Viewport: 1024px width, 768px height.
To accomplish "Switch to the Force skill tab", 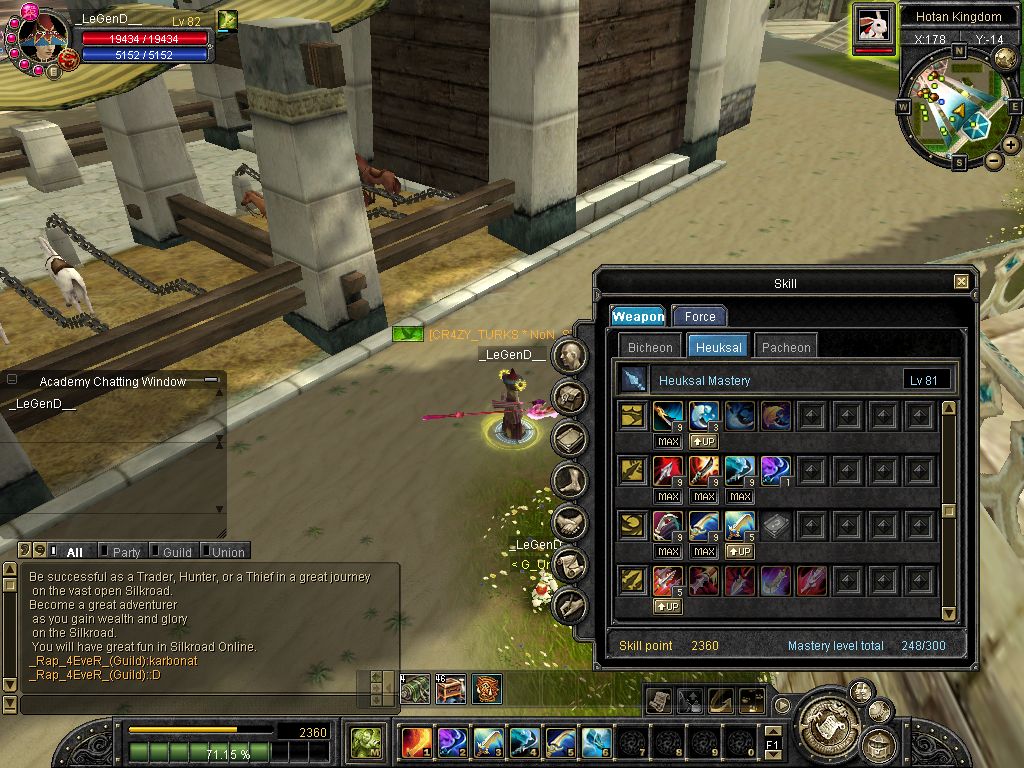I will [700, 316].
